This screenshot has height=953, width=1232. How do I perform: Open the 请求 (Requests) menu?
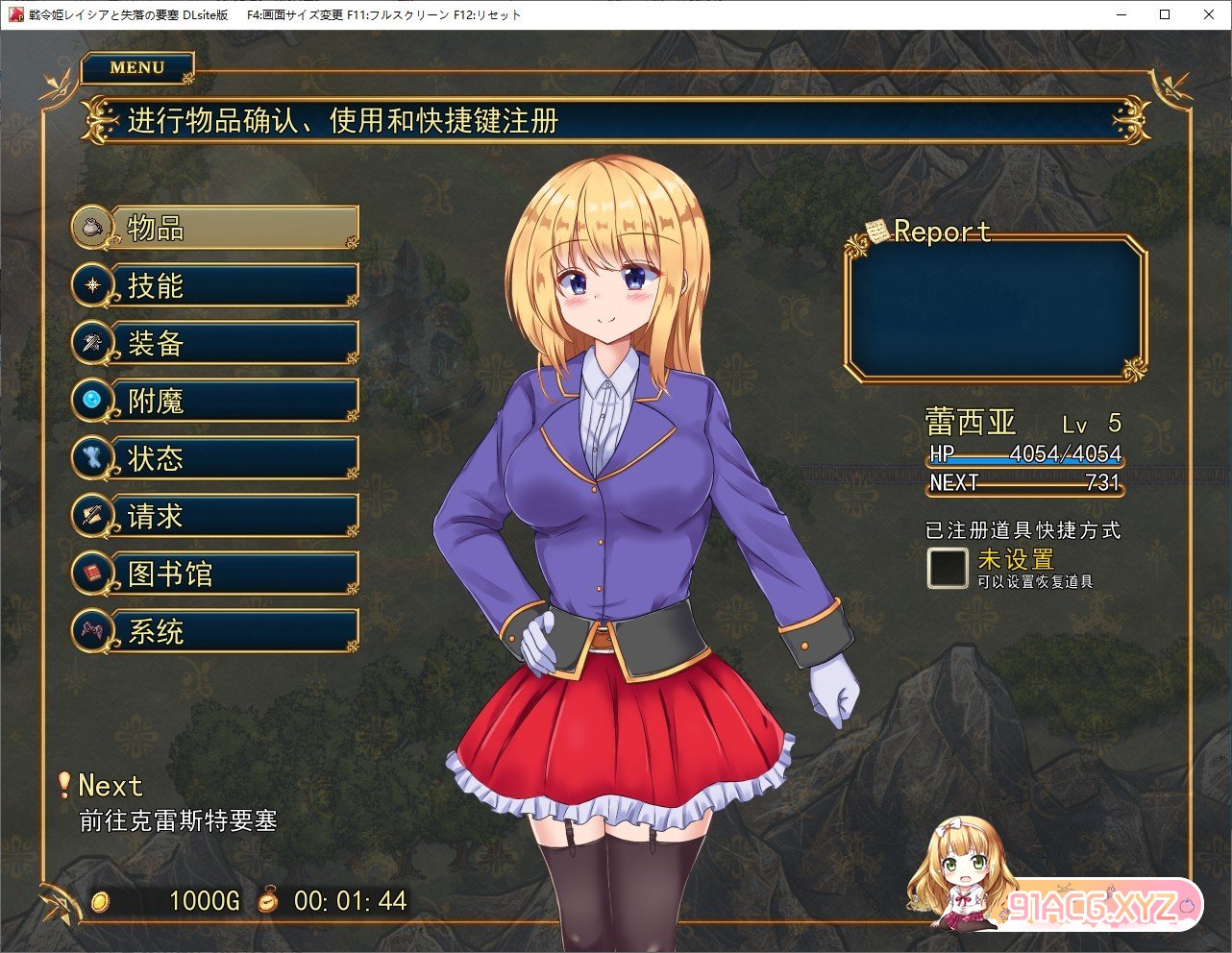(217, 516)
